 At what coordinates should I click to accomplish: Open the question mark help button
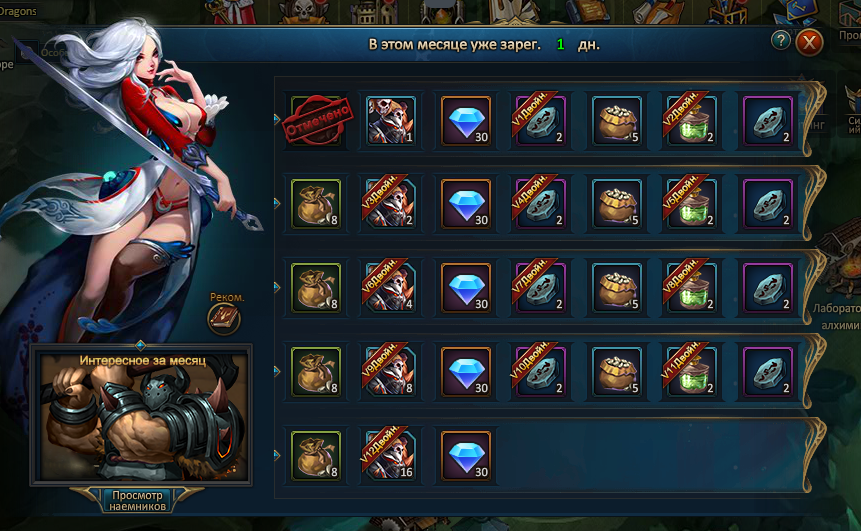click(x=782, y=40)
